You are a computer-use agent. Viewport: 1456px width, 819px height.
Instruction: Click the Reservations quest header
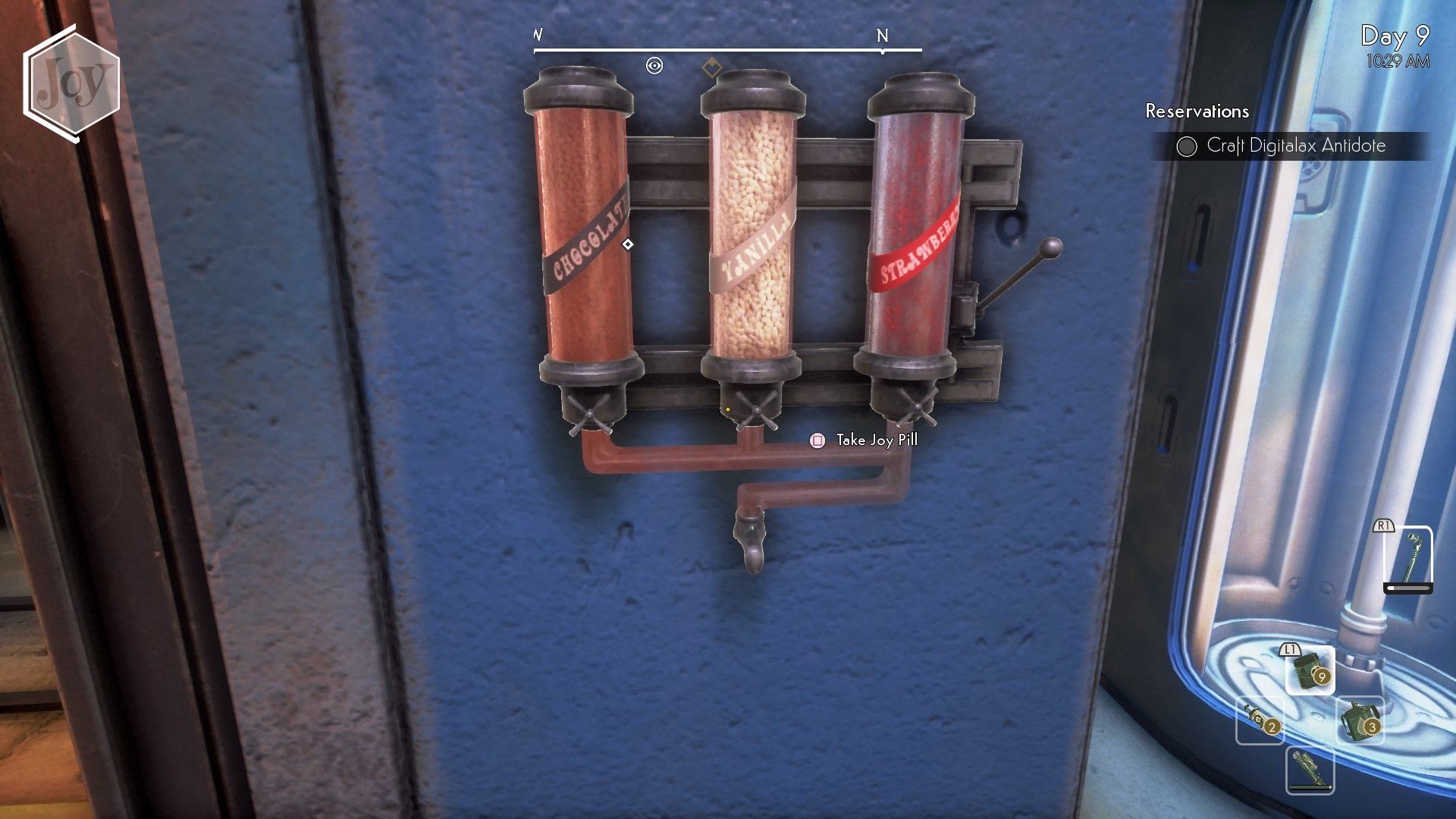(x=1197, y=112)
